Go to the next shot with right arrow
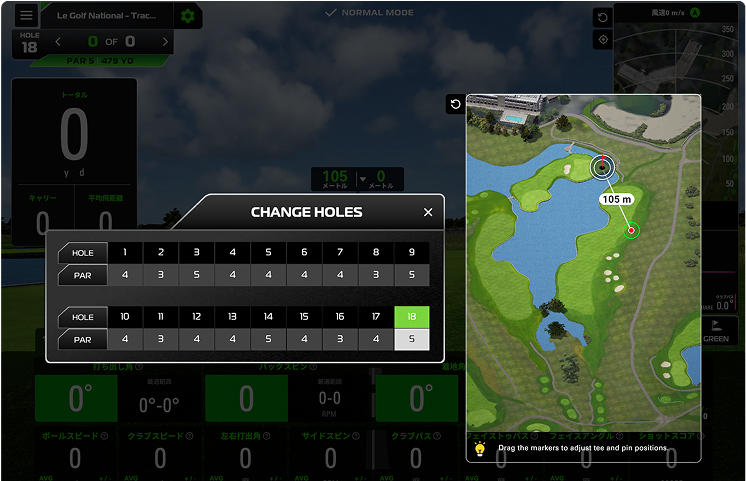This screenshot has width=746, height=481. pyautogui.click(x=165, y=42)
